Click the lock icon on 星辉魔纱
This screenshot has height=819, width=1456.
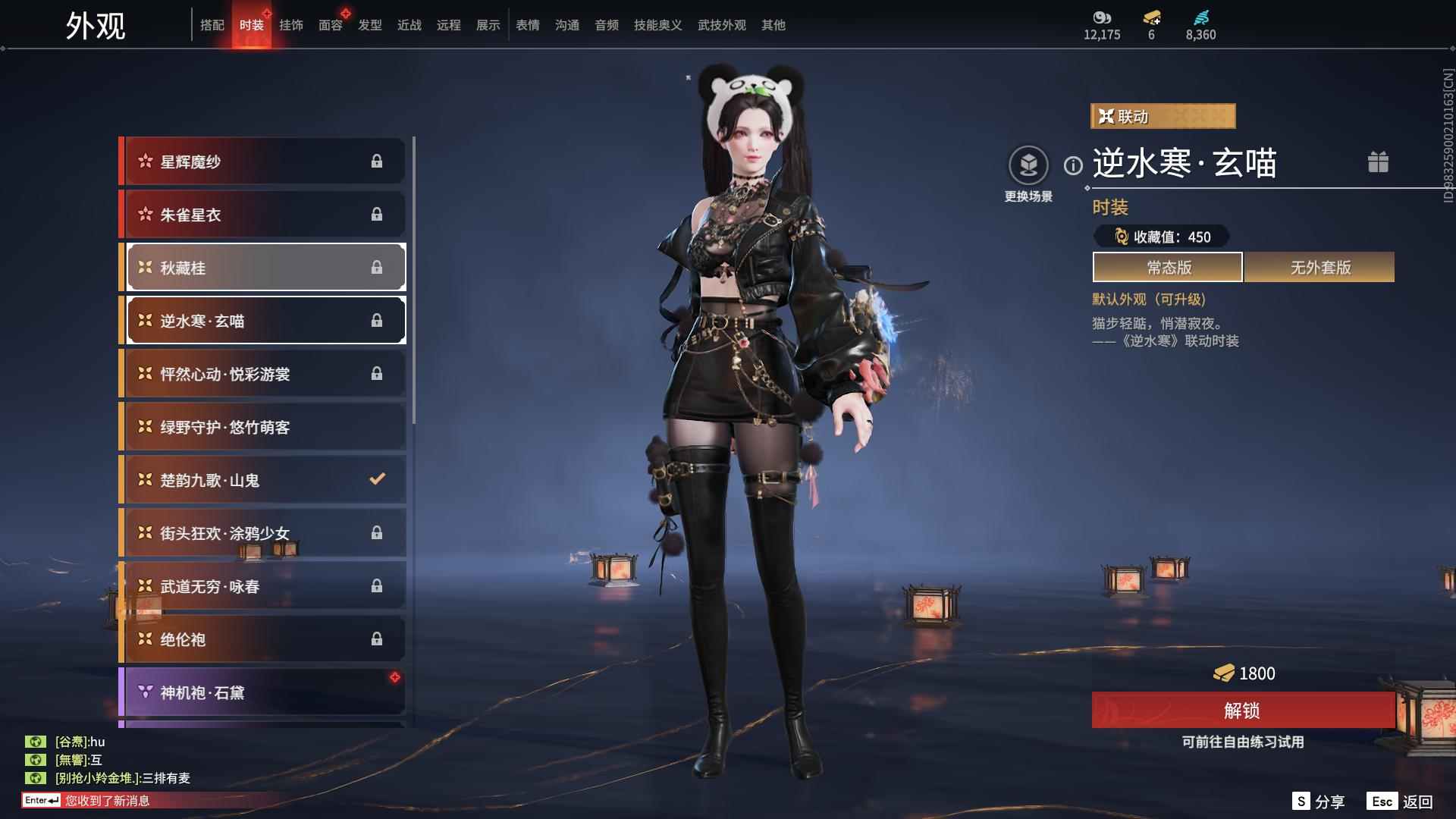pos(377,161)
